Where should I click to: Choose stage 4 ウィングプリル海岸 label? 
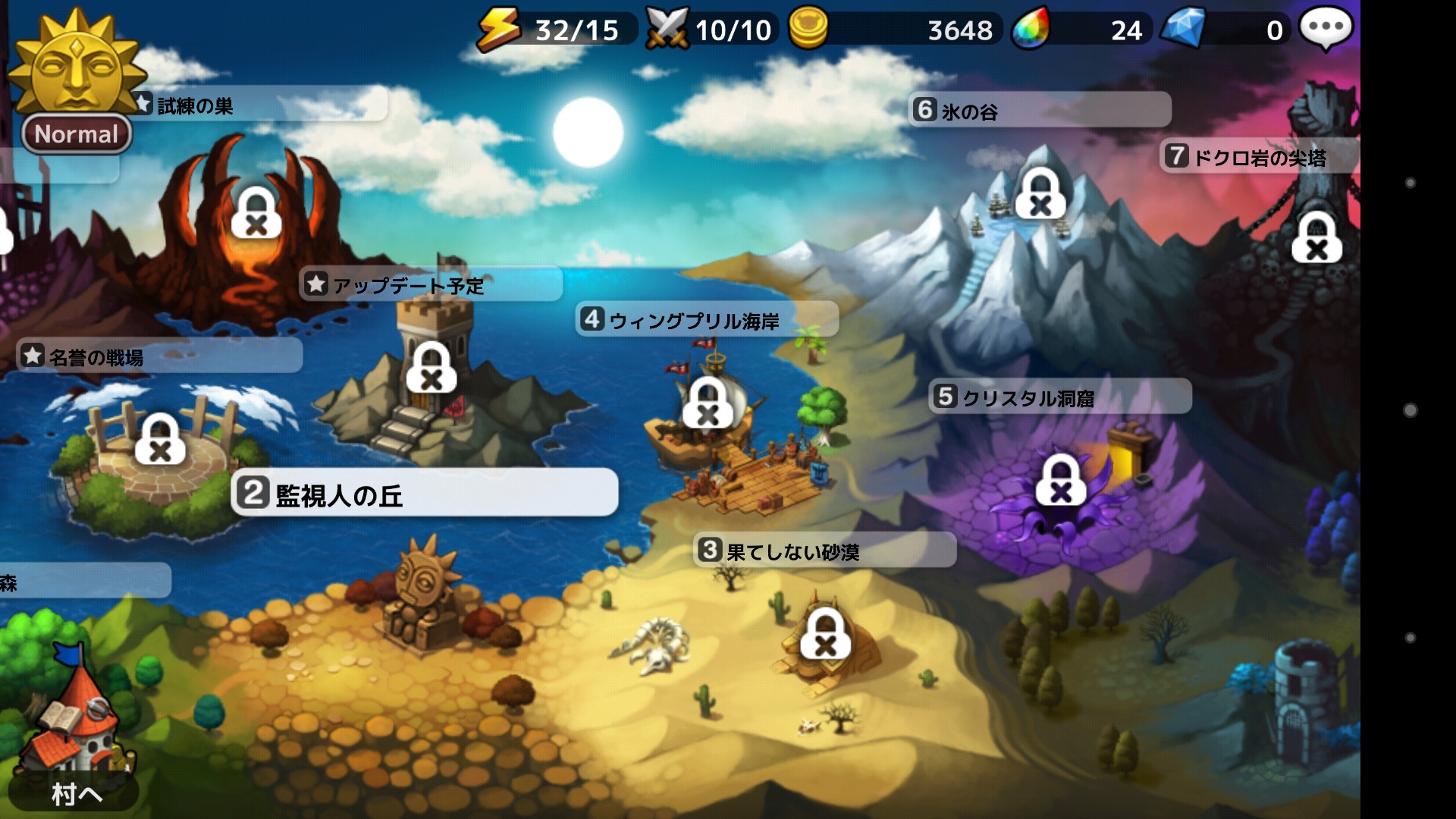(707, 320)
